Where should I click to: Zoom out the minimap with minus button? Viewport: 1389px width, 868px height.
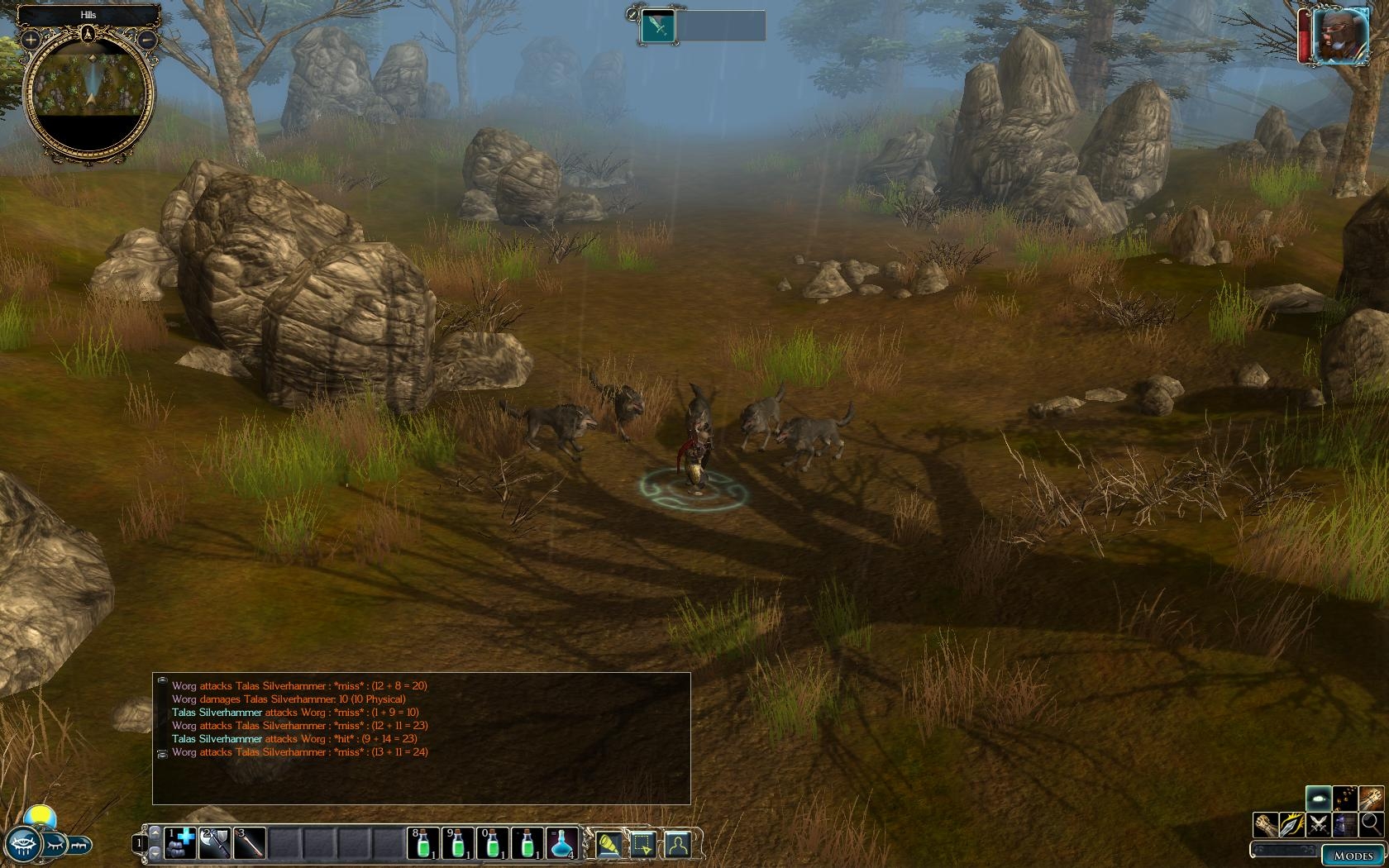pos(146,39)
